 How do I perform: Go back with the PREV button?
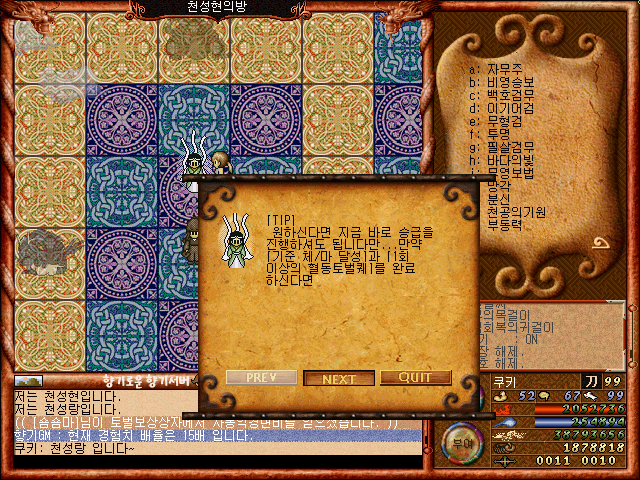tap(261, 378)
